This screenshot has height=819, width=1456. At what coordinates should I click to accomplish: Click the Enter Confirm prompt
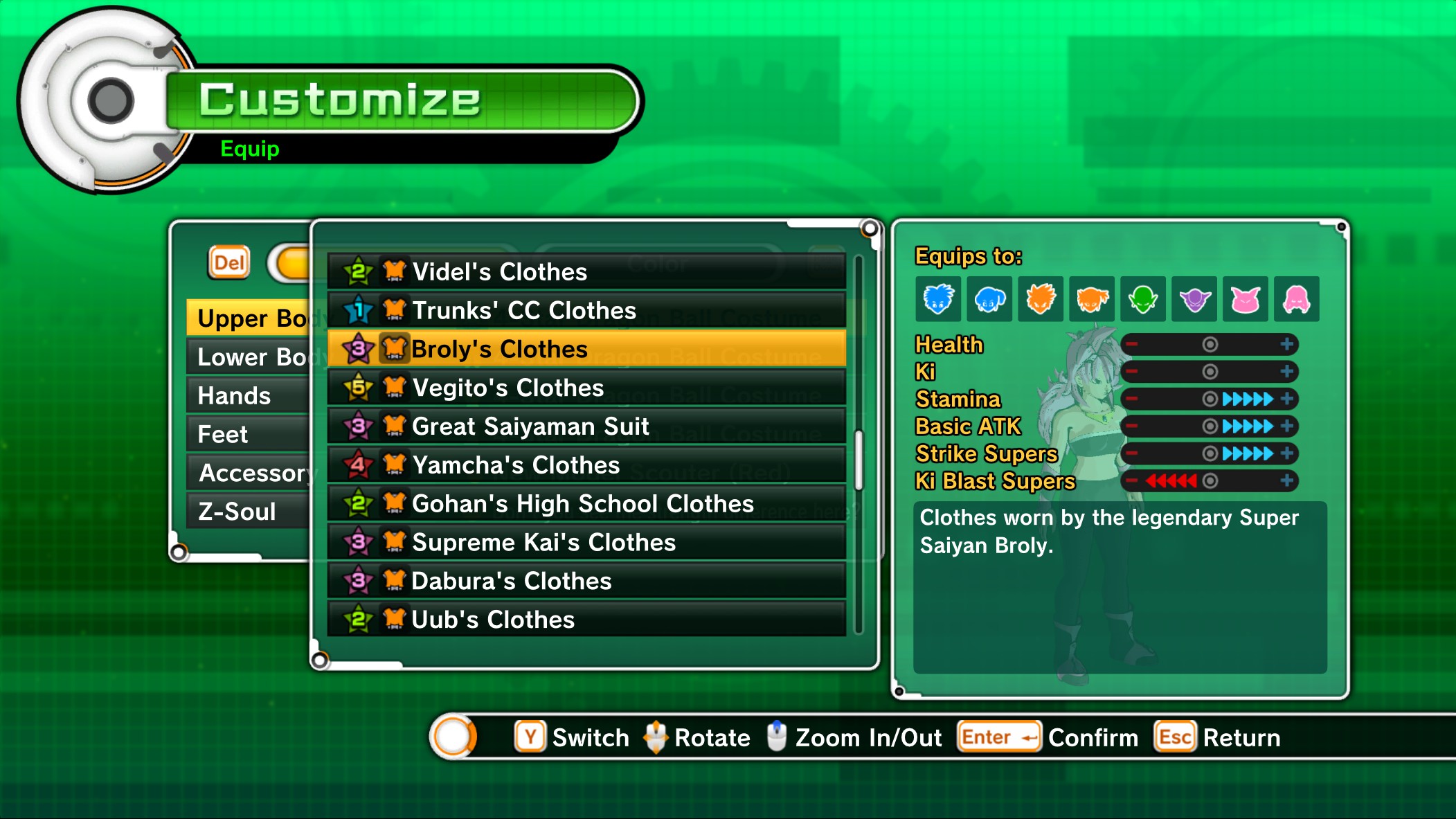[x=998, y=737]
